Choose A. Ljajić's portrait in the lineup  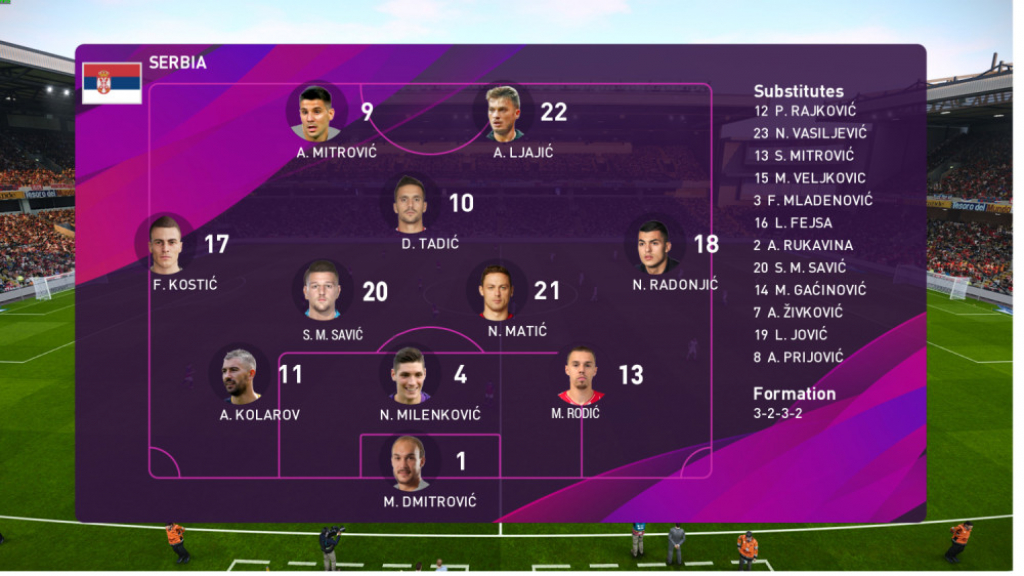click(x=504, y=112)
